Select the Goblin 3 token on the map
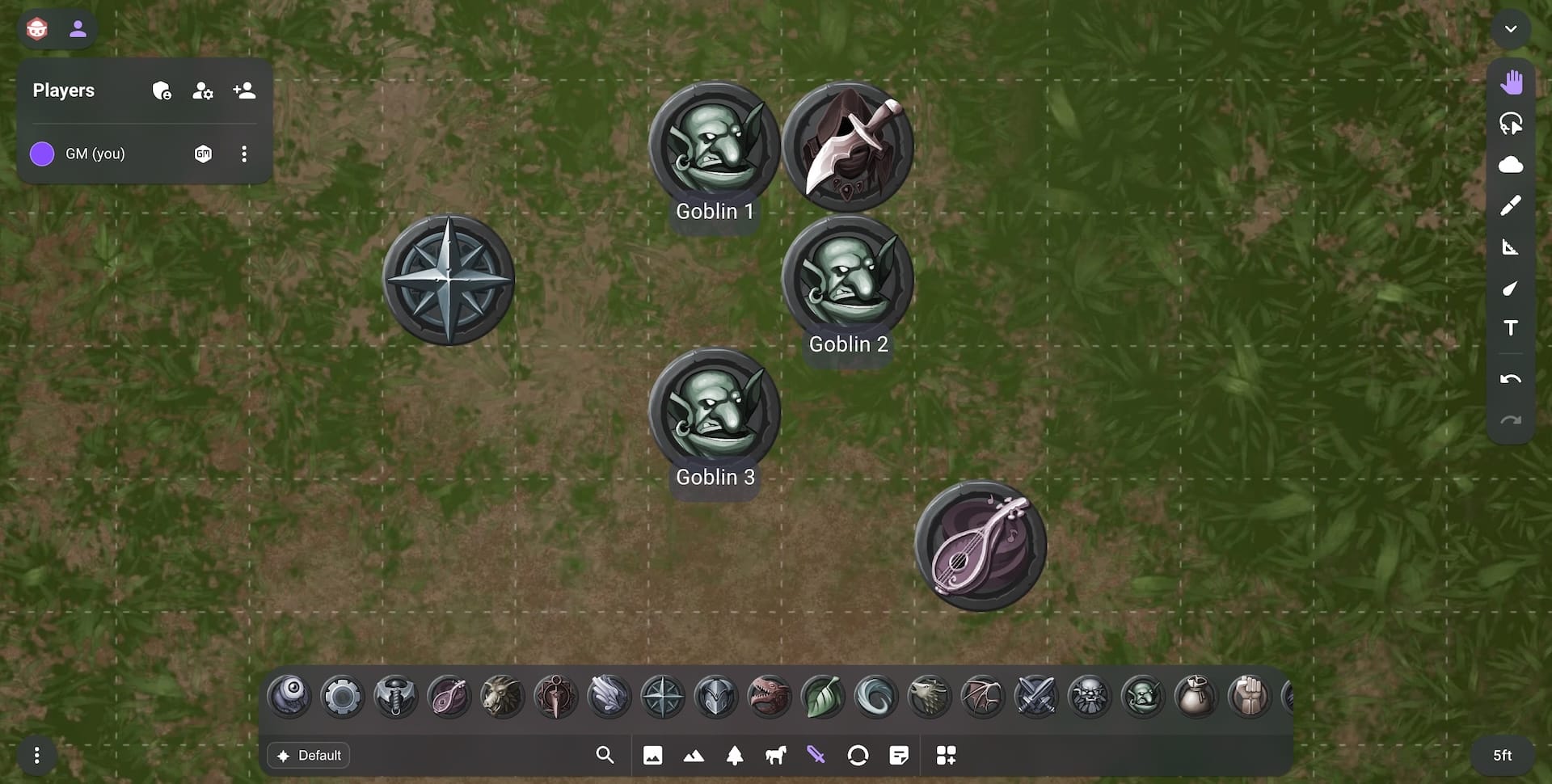The height and width of the screenshot is (784, 1552). pyautogui.click(x=715, y=412)
